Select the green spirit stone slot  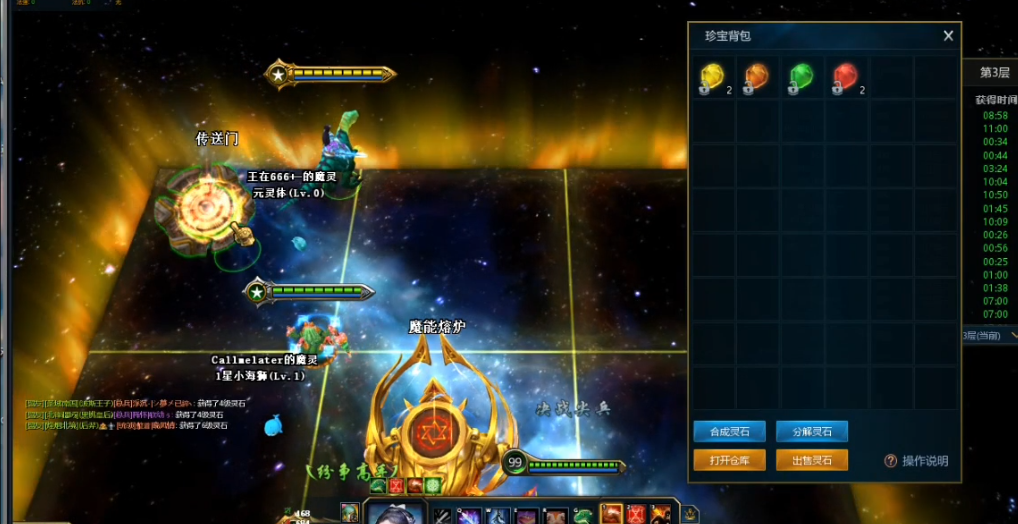click(x=801, y=78)
